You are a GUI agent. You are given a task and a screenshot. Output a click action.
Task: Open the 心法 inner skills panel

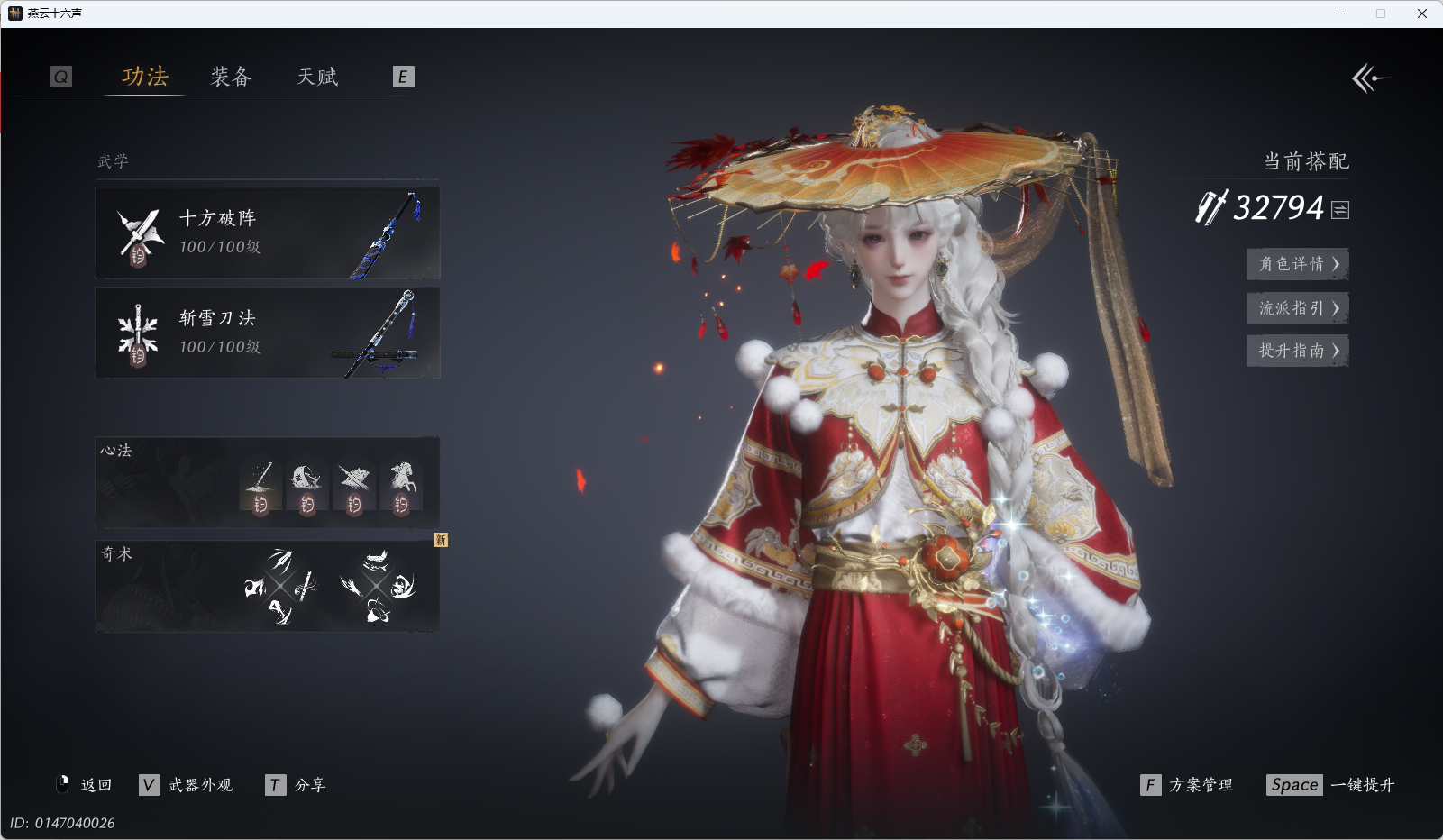268,483
